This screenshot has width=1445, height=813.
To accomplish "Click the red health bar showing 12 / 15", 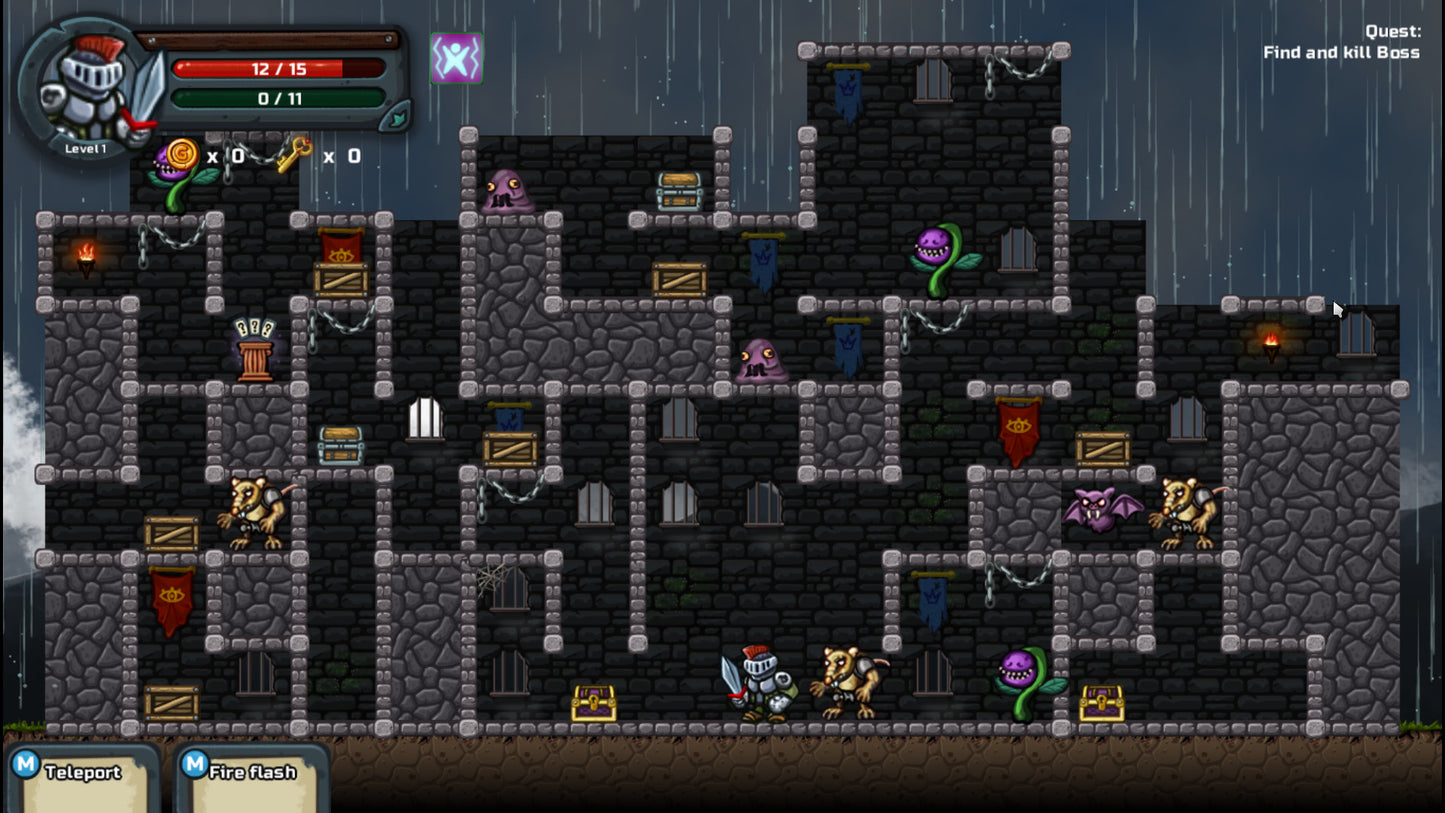I will [x=277, y=69].
